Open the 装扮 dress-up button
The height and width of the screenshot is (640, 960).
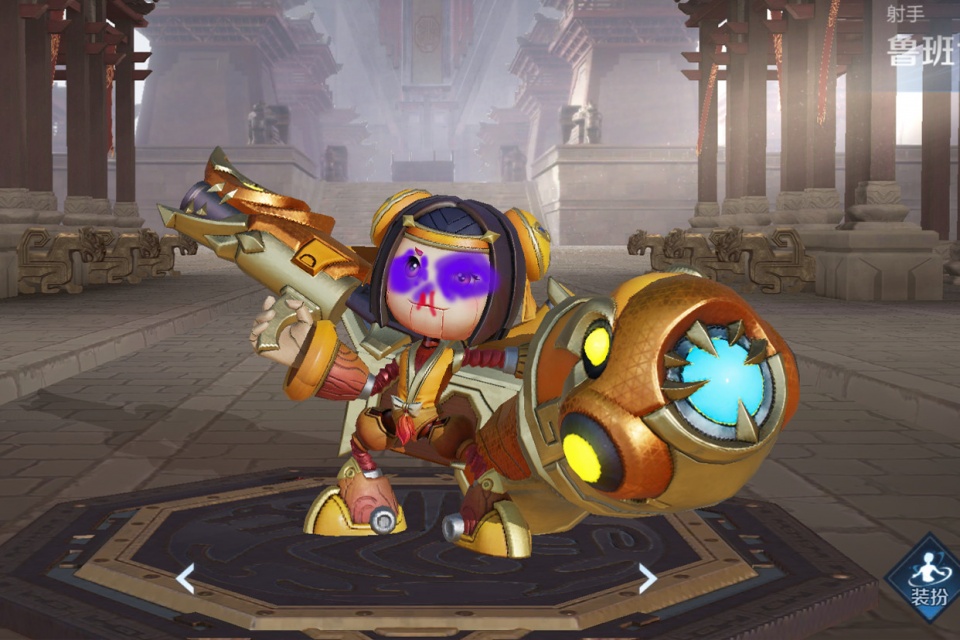tap(926, 580)
